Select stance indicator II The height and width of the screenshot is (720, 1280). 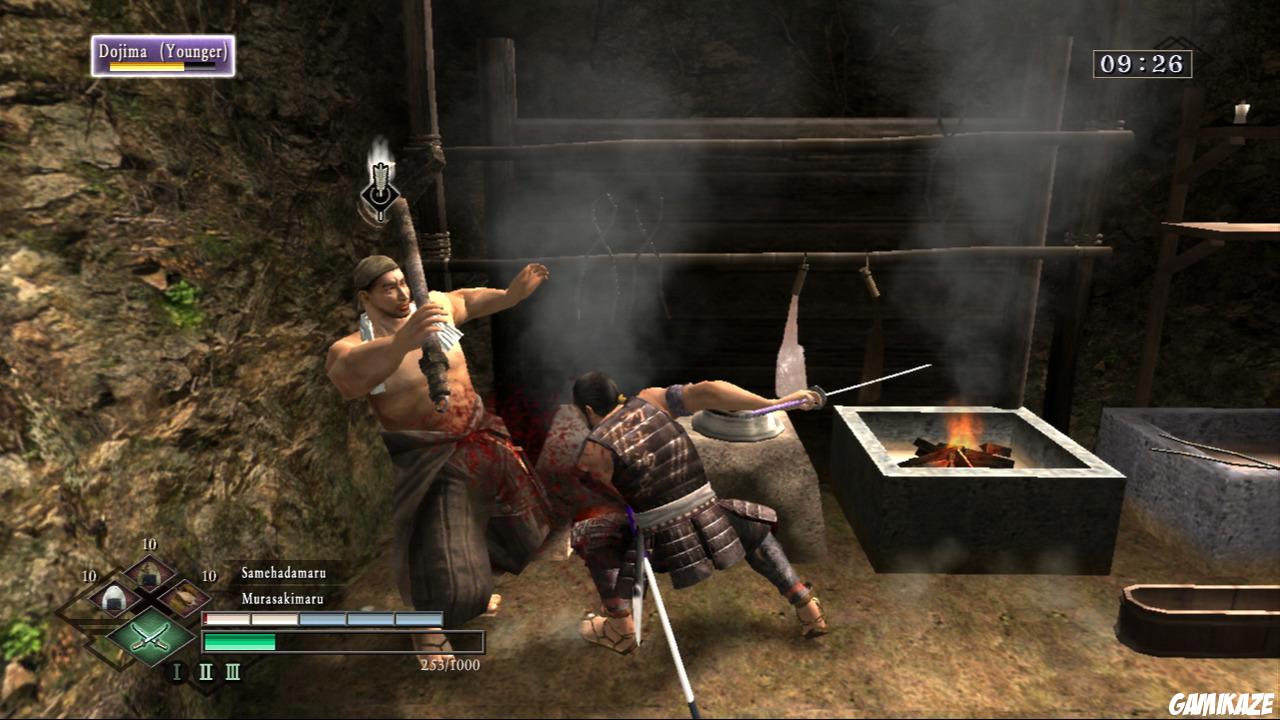point(205,671)
